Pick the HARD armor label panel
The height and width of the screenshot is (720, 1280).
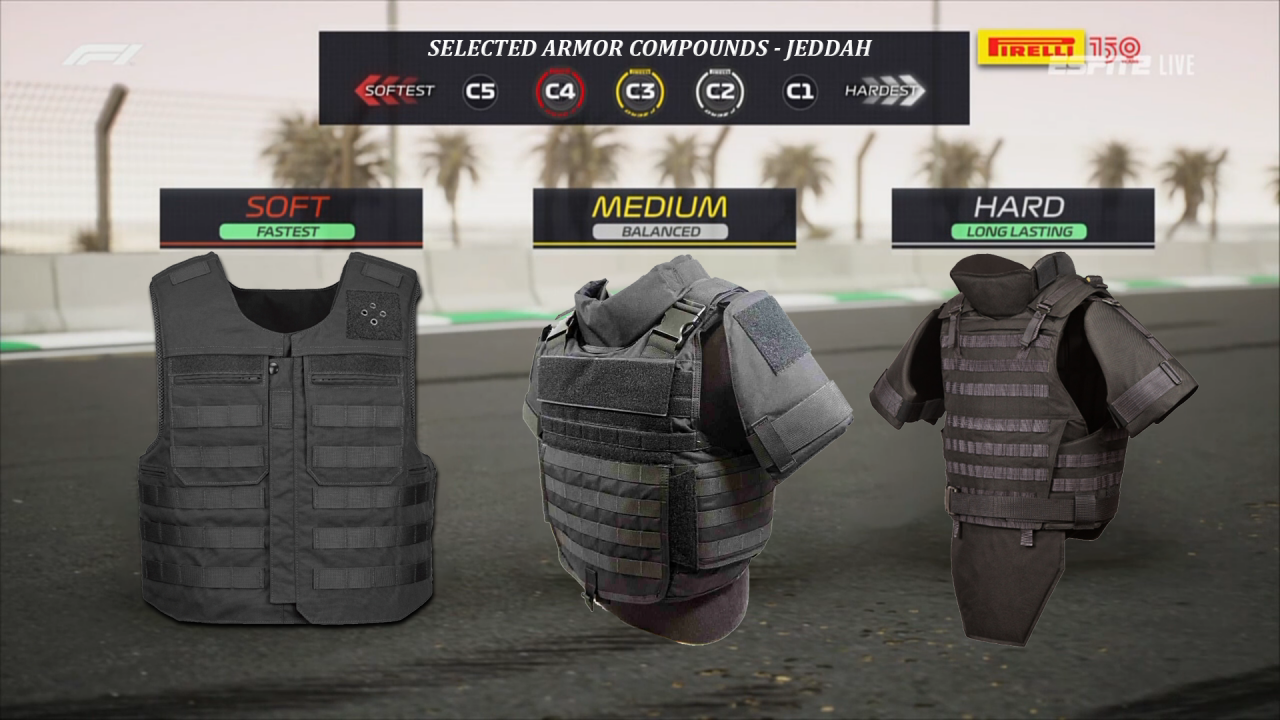pyautogui.click(x=1022, y=217)
